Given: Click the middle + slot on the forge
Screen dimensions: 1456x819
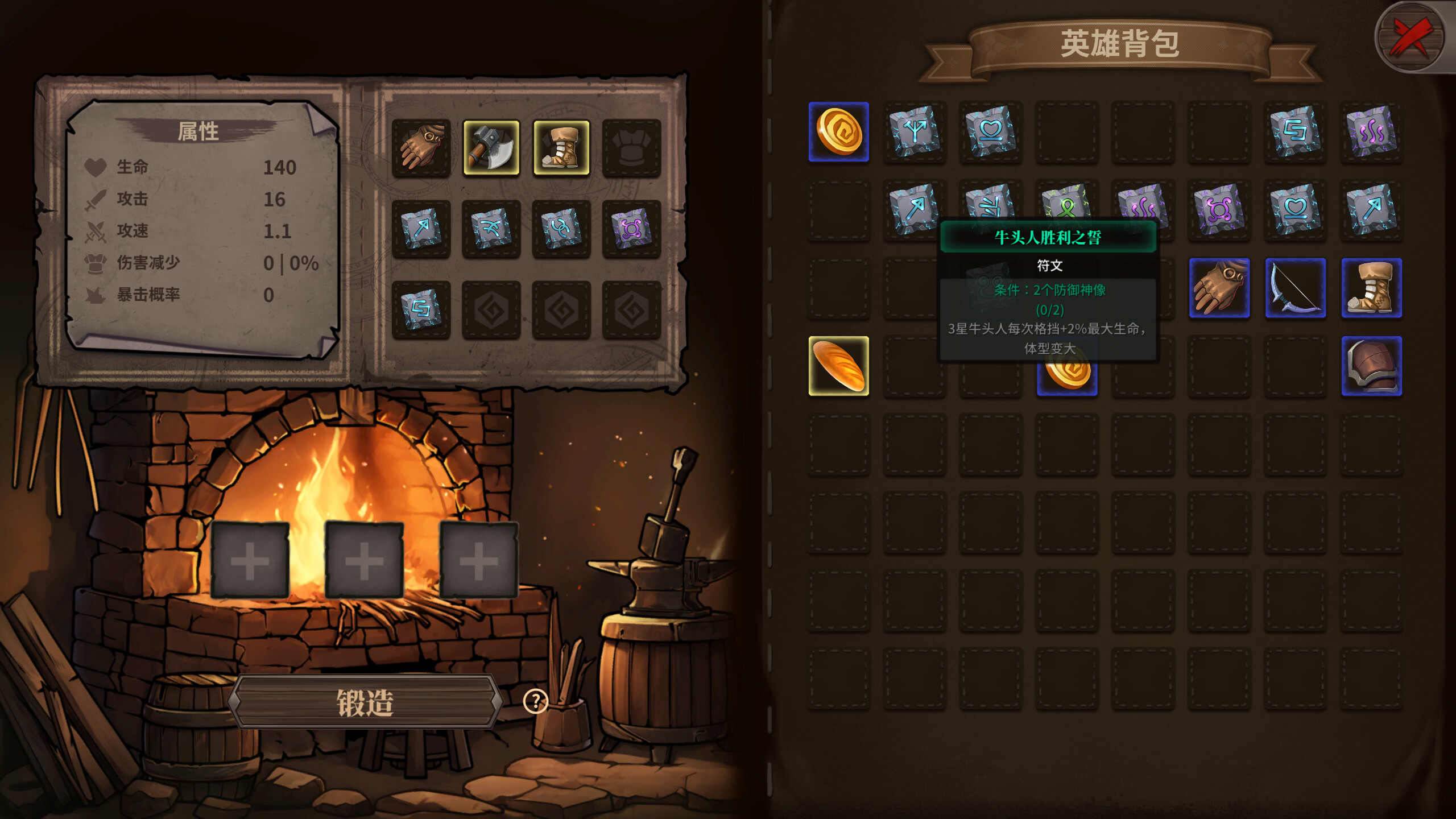Looking at the screenshot, I should (364, 560).
